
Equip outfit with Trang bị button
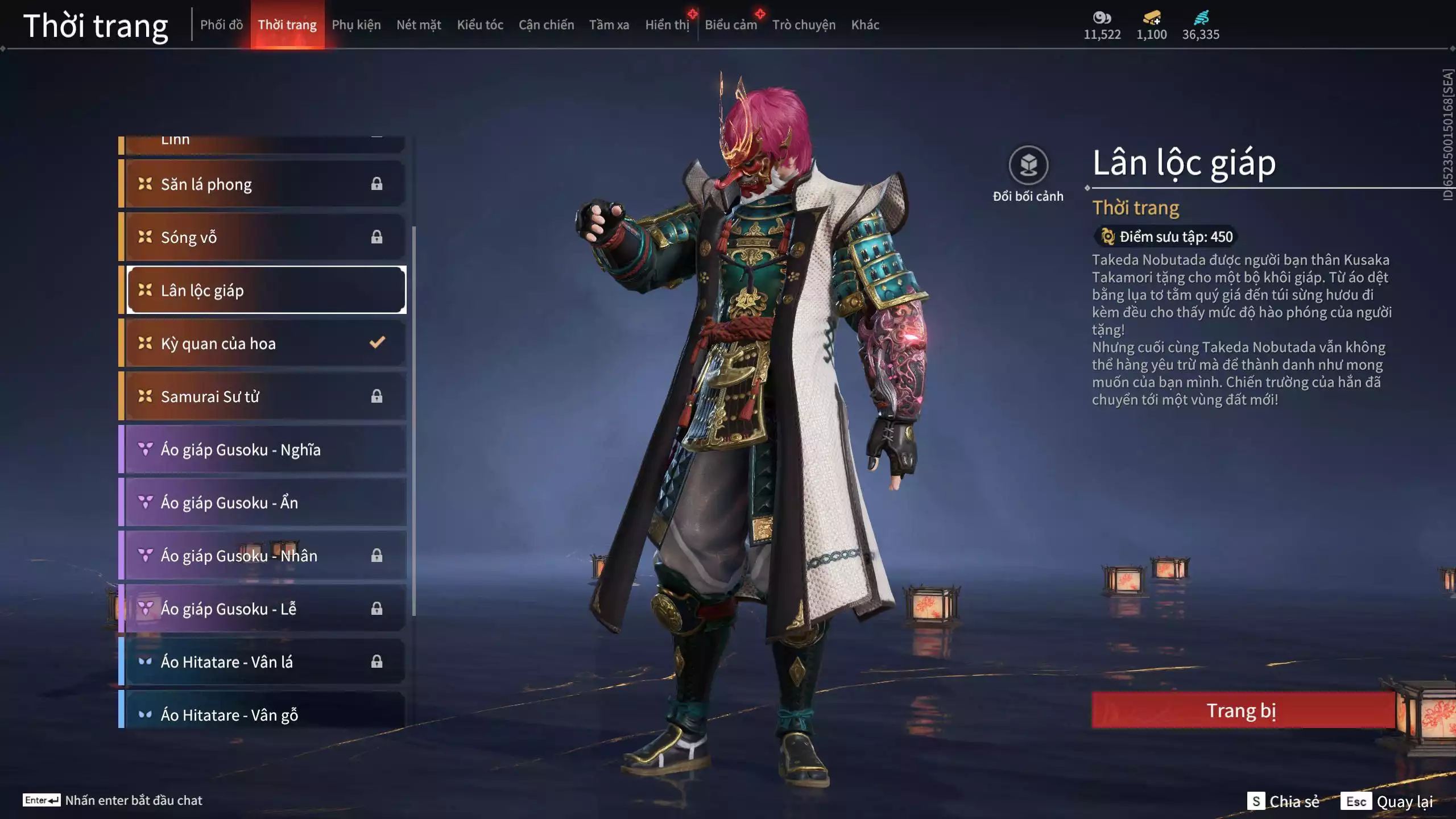coord(1242,710)
